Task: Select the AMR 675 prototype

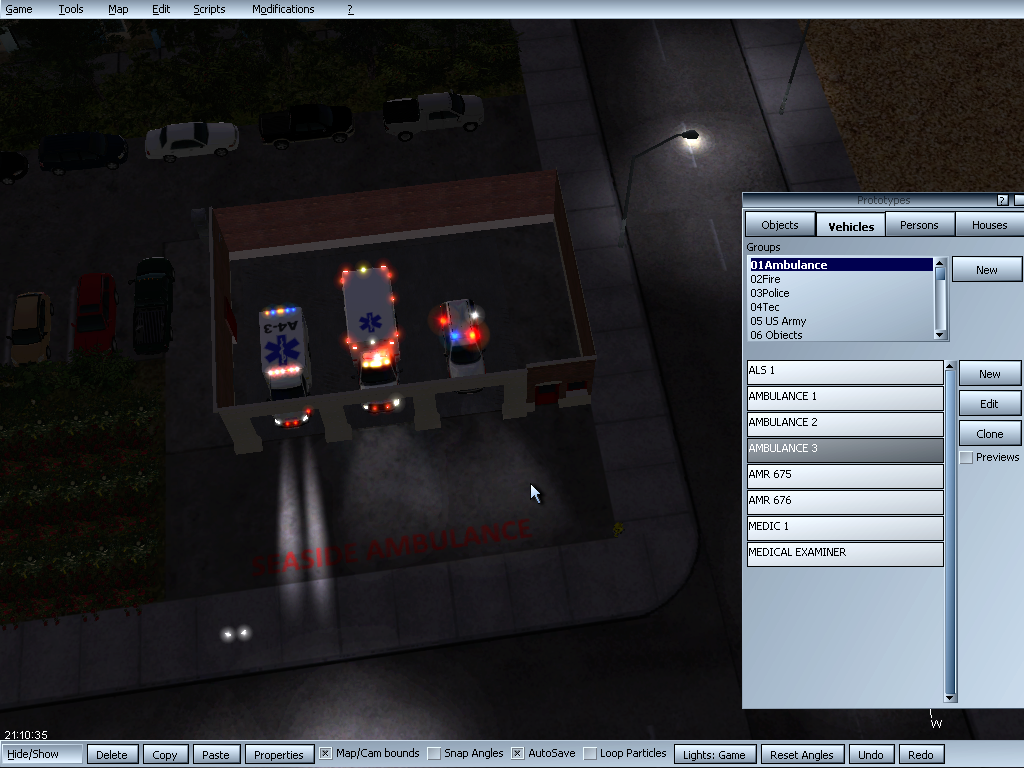Action: [x=845, y=475]
